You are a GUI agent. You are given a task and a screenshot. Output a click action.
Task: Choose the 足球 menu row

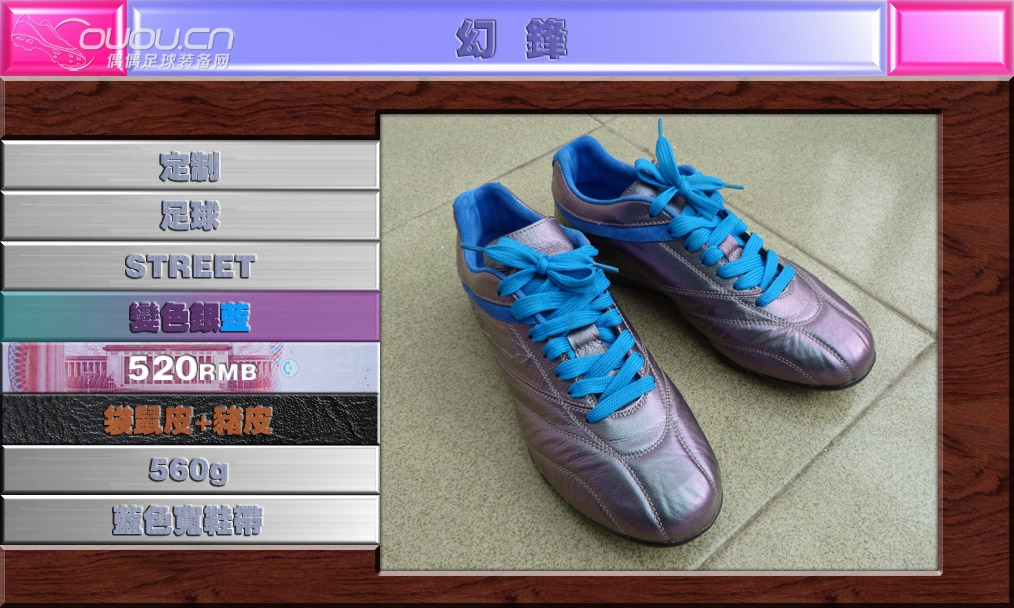click(190, 216)
